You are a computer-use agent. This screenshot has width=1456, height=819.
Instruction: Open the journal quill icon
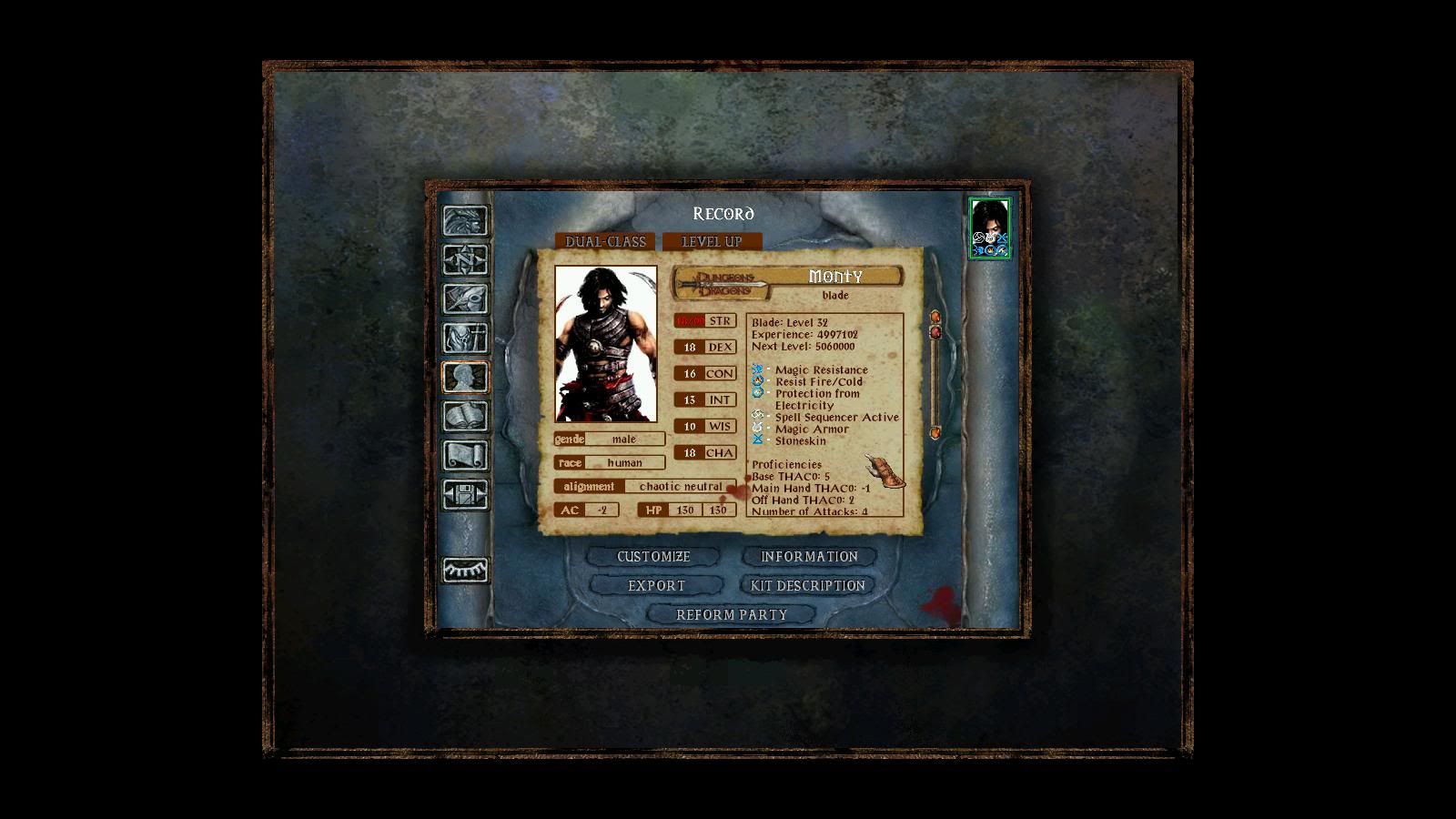(x=465, y=299)
